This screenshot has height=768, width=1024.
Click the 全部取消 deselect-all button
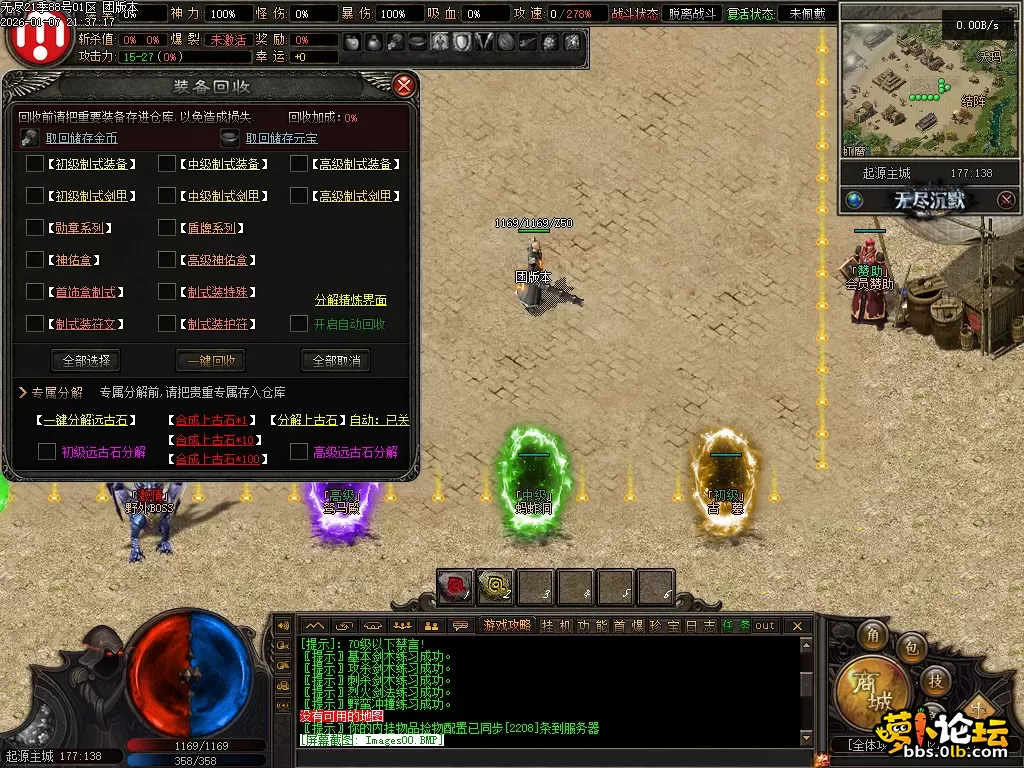coord(335,360)
